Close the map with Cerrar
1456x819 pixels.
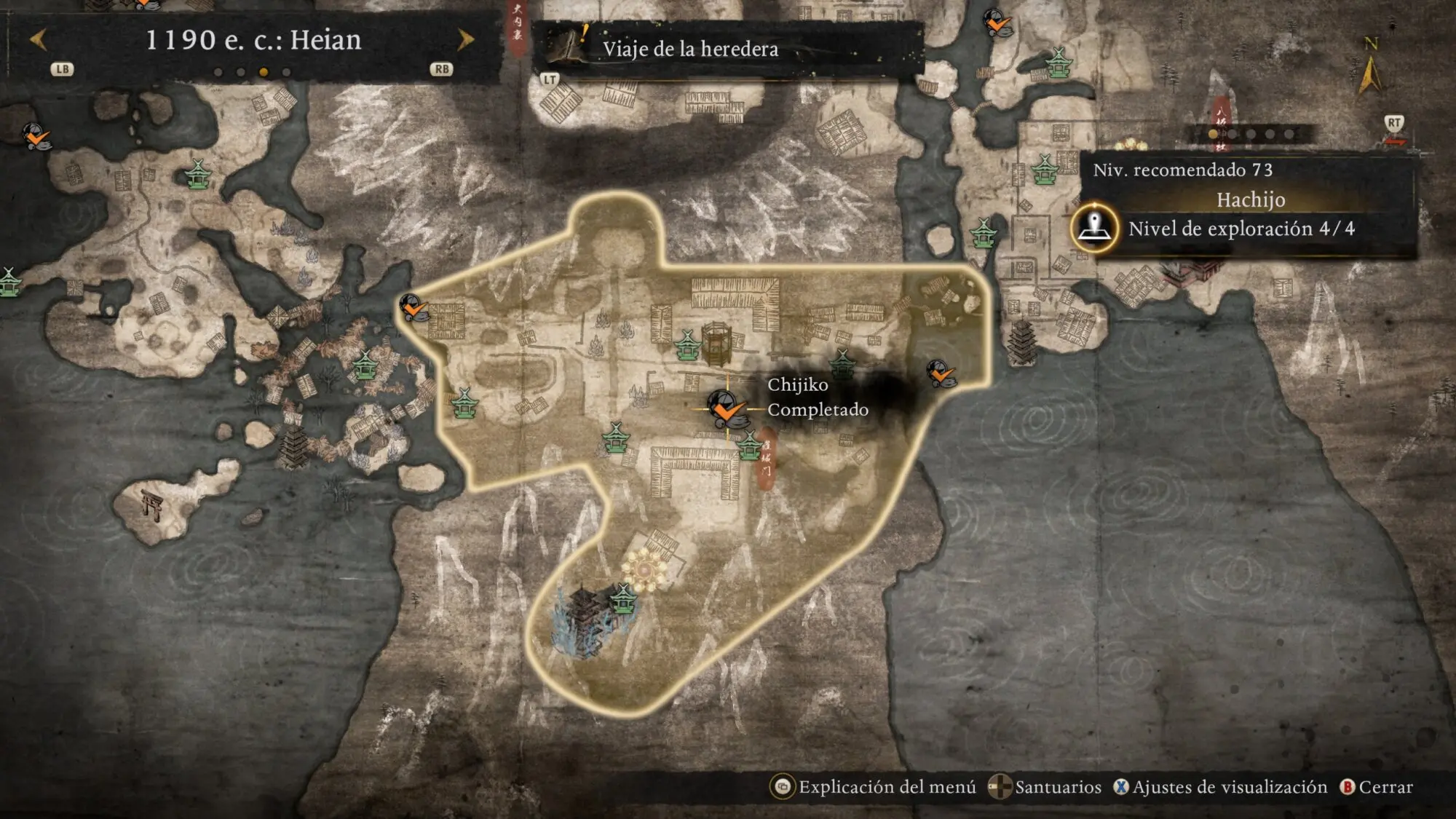coord(1377,787)
